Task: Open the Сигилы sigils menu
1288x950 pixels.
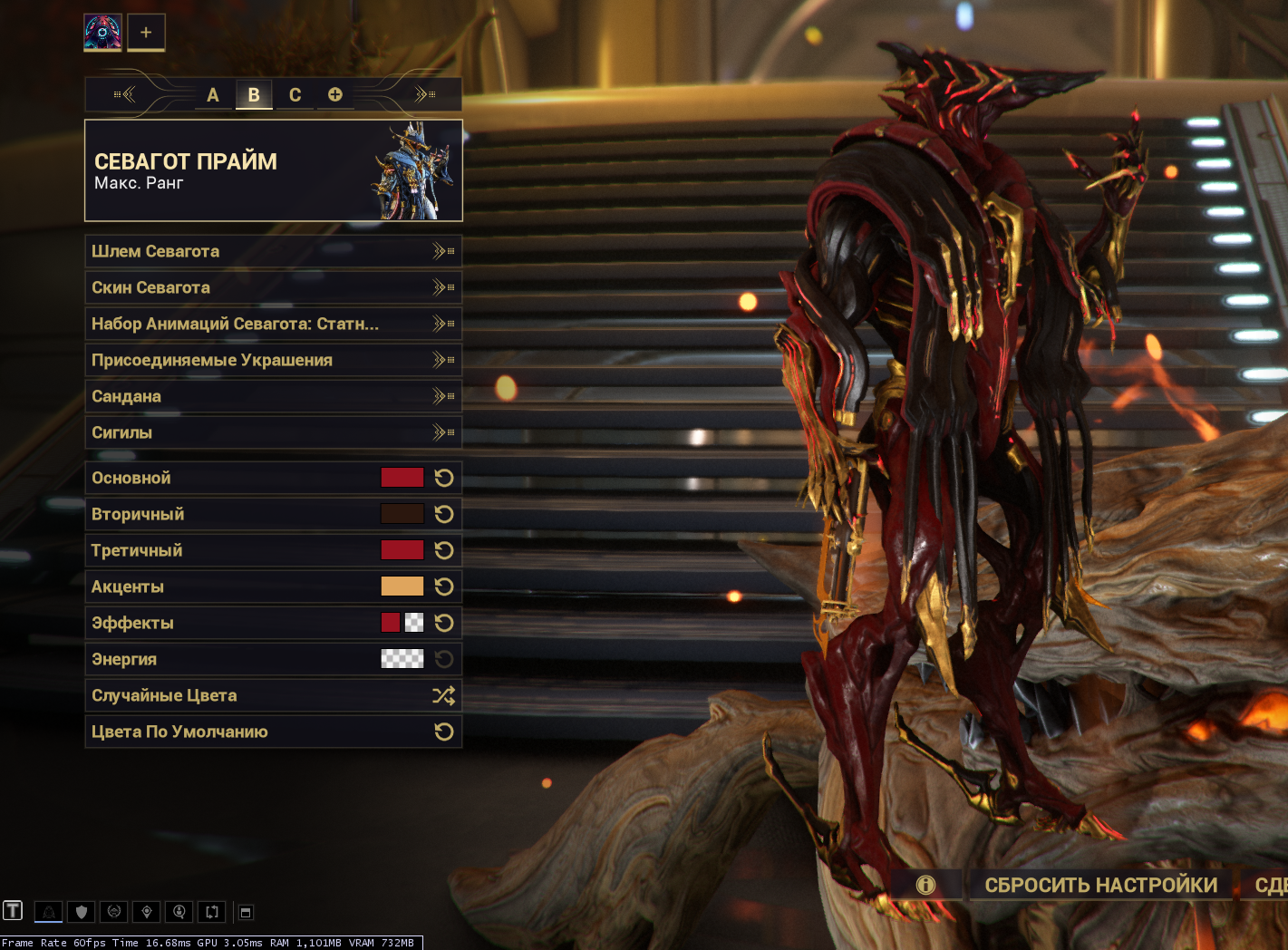Action: coord(273,432)
